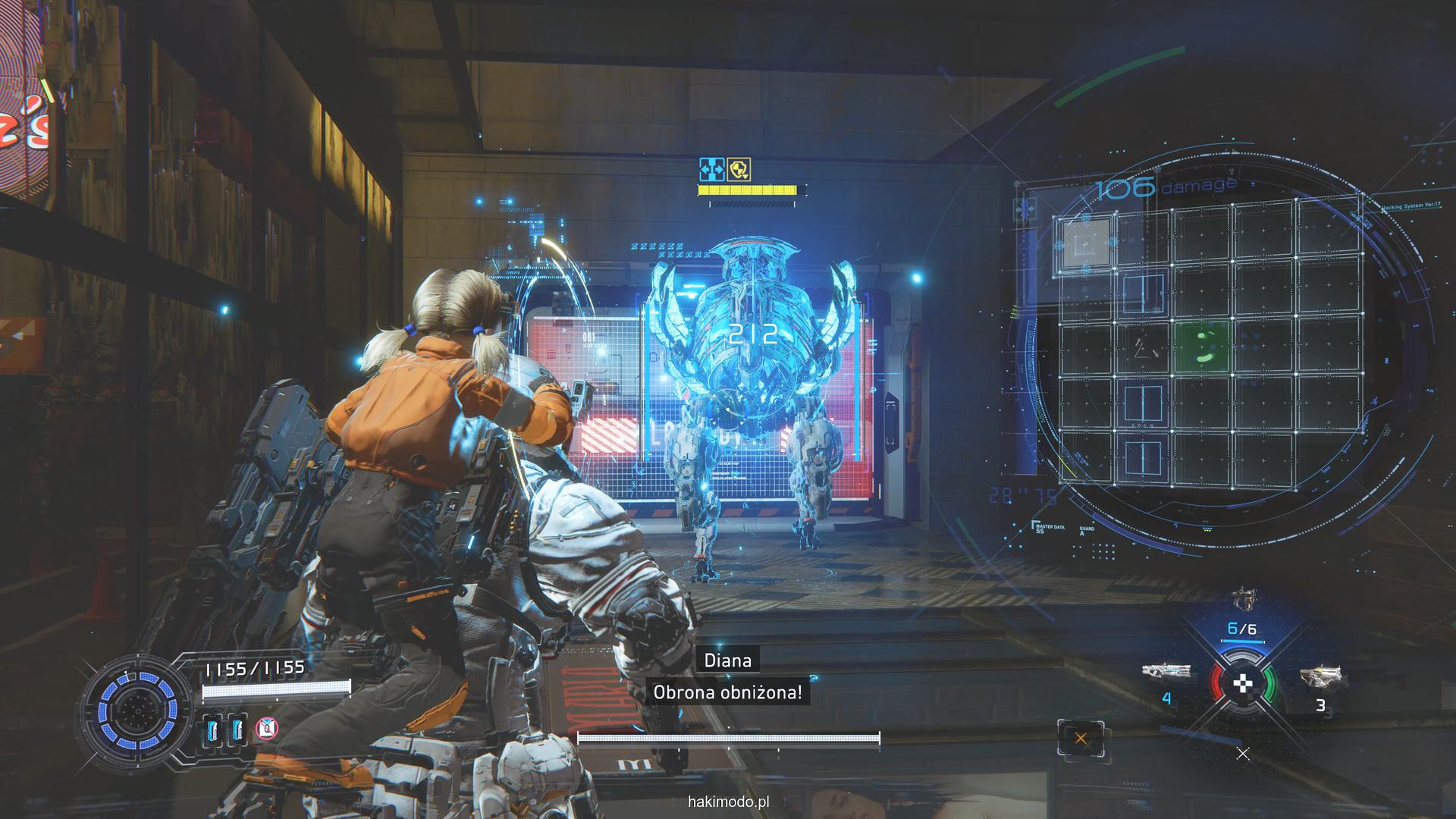Click the hakimodo.pl watermark
1456x819 pixels.
(x=728, y=802)
